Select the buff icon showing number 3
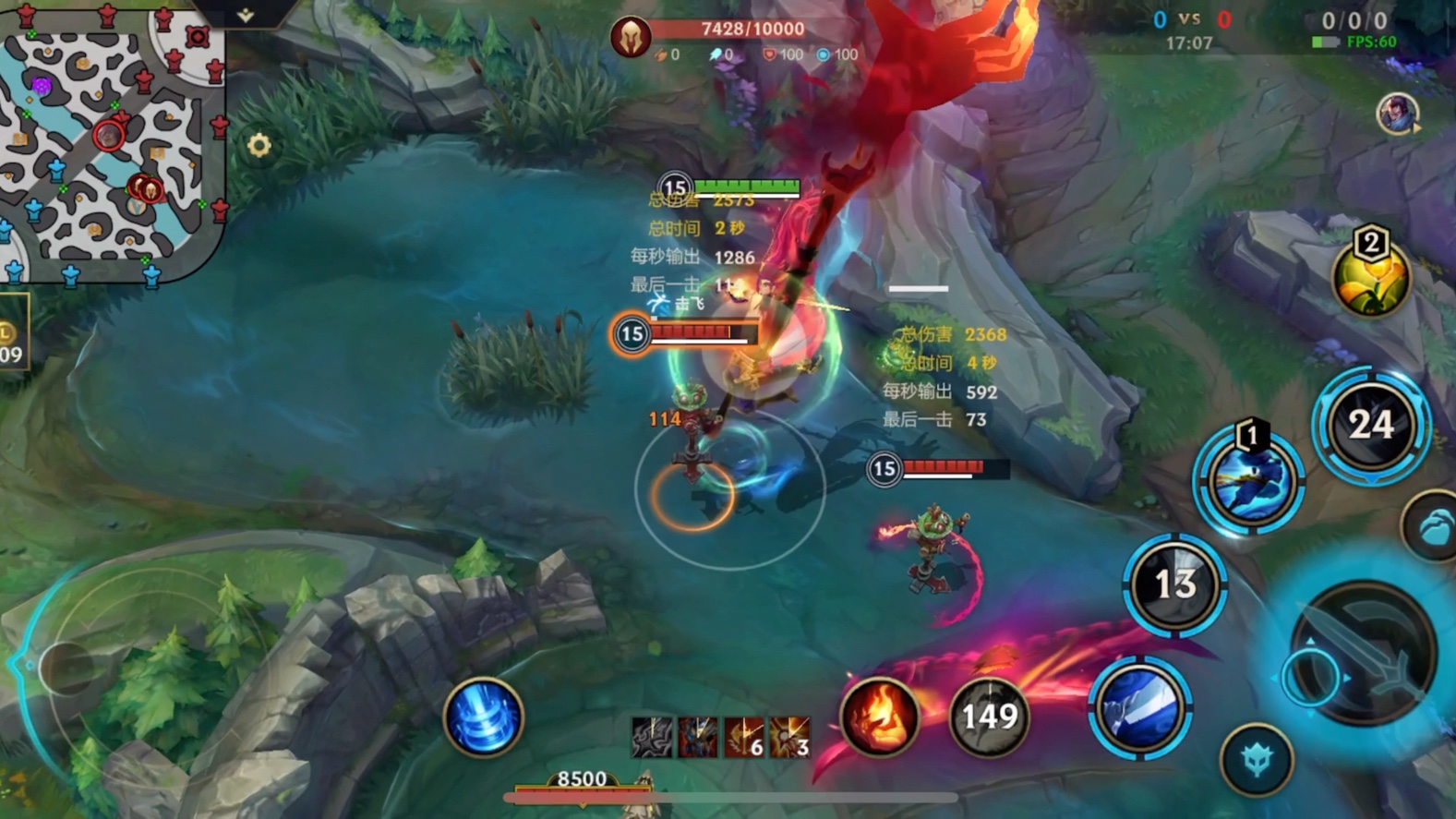The width and height of the screenshot is (1456, 819). [x=790, y=737]
